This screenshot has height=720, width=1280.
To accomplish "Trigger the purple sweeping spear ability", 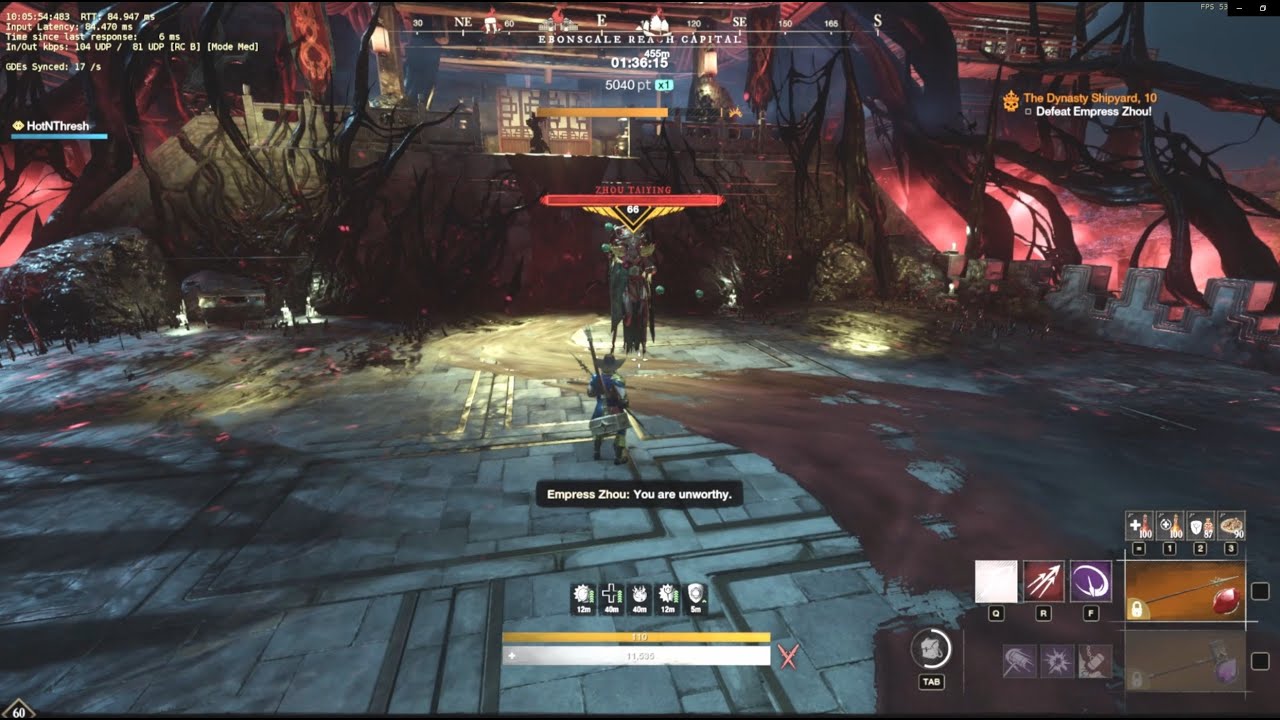I will pyautogui.click(x=1090, y=582).
